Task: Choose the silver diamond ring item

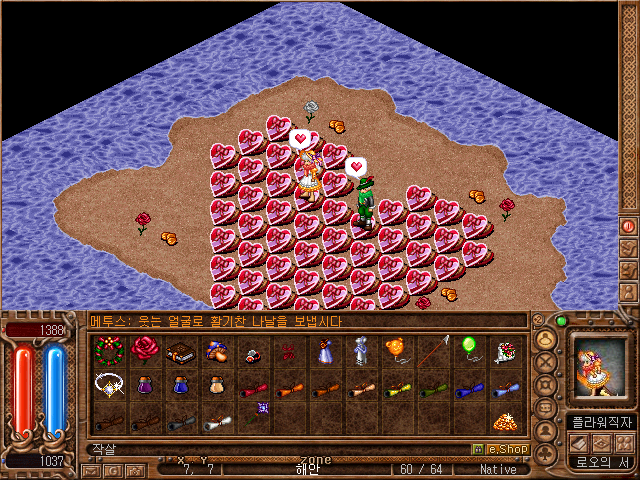Action: pyautogui.click(x=109, y=385)
